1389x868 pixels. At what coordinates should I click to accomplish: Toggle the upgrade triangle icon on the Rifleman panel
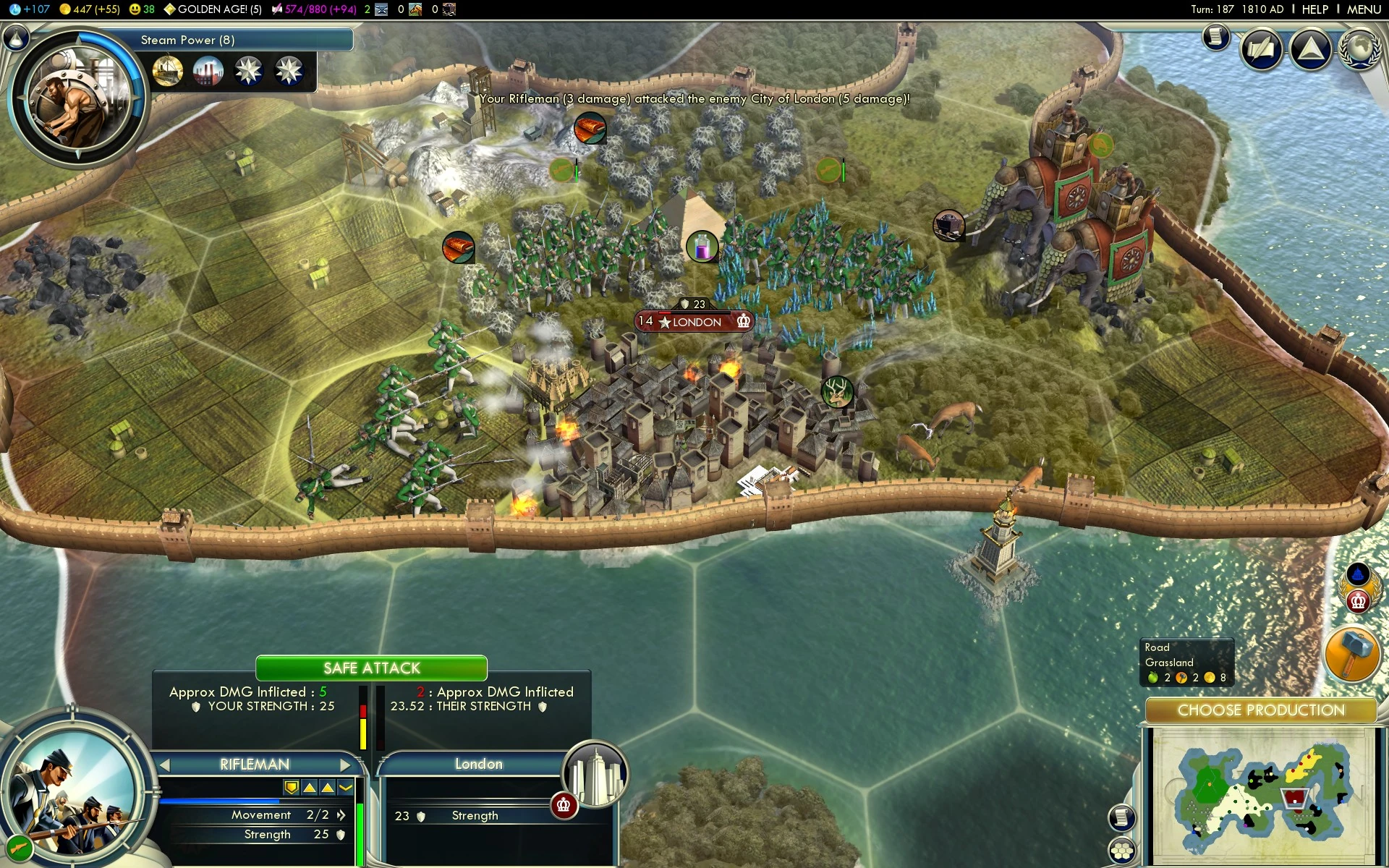pos(310,787)
